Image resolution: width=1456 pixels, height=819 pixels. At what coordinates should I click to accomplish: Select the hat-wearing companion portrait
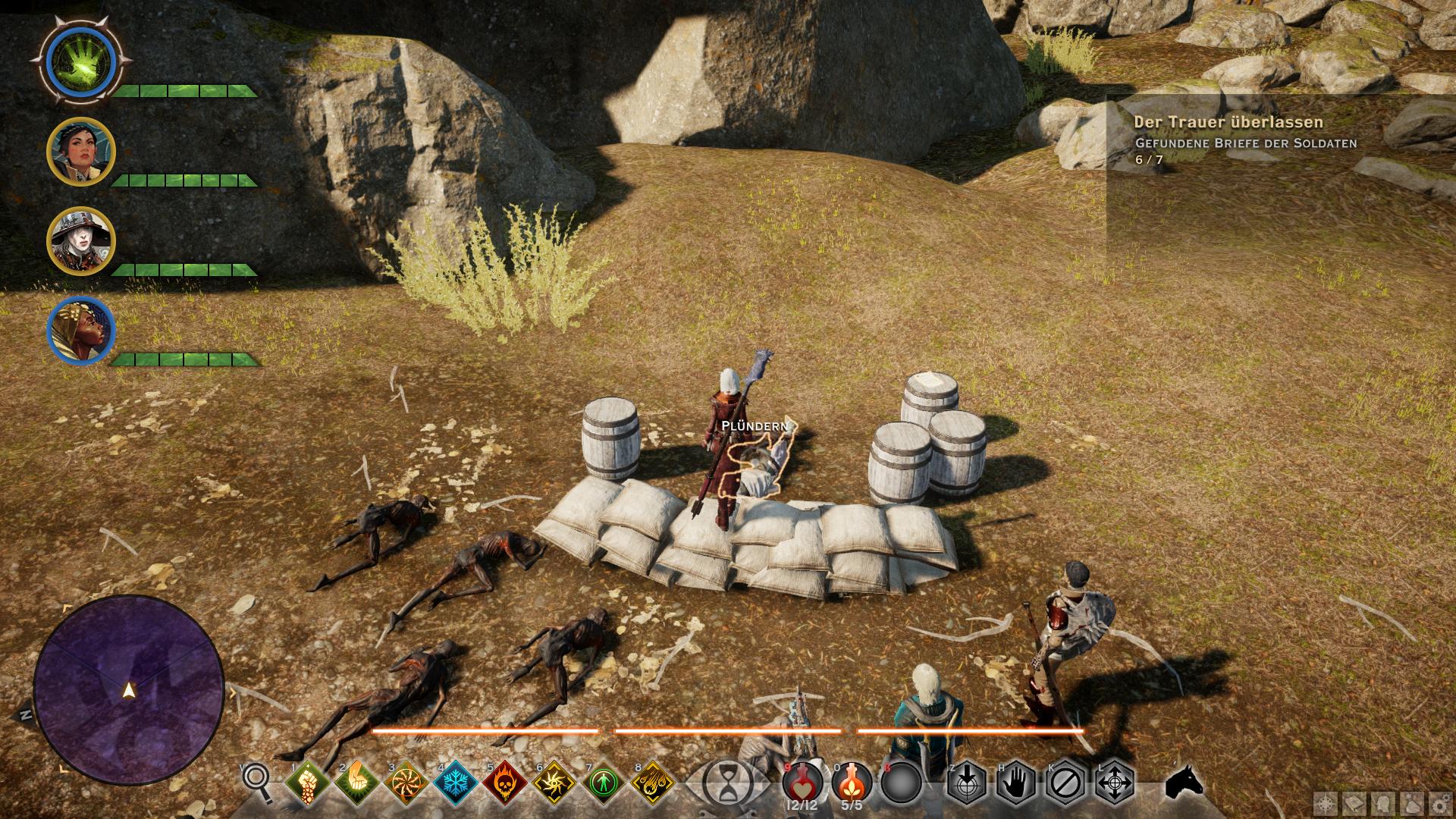(80, 241)
